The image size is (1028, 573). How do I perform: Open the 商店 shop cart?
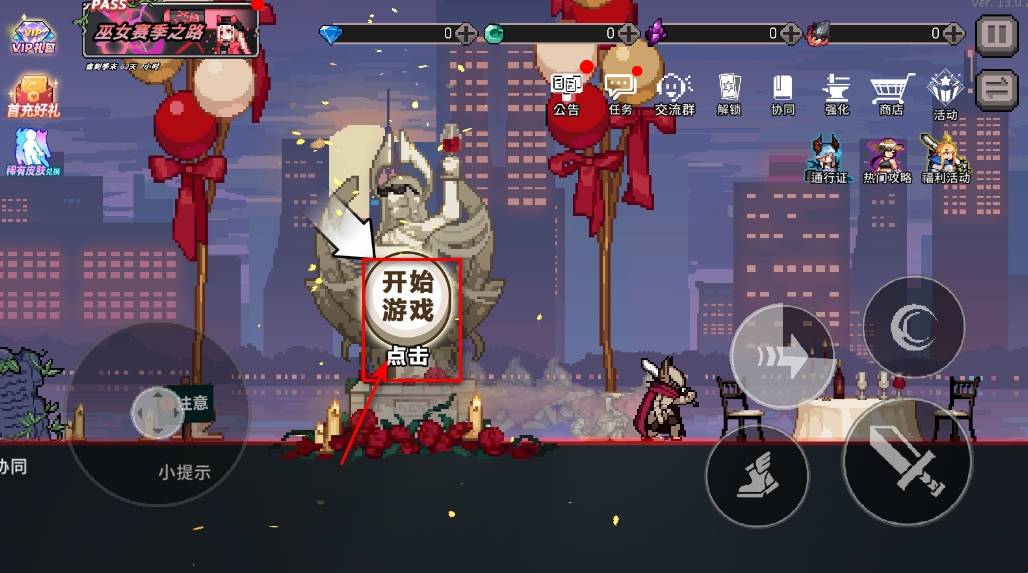(891, 93)
